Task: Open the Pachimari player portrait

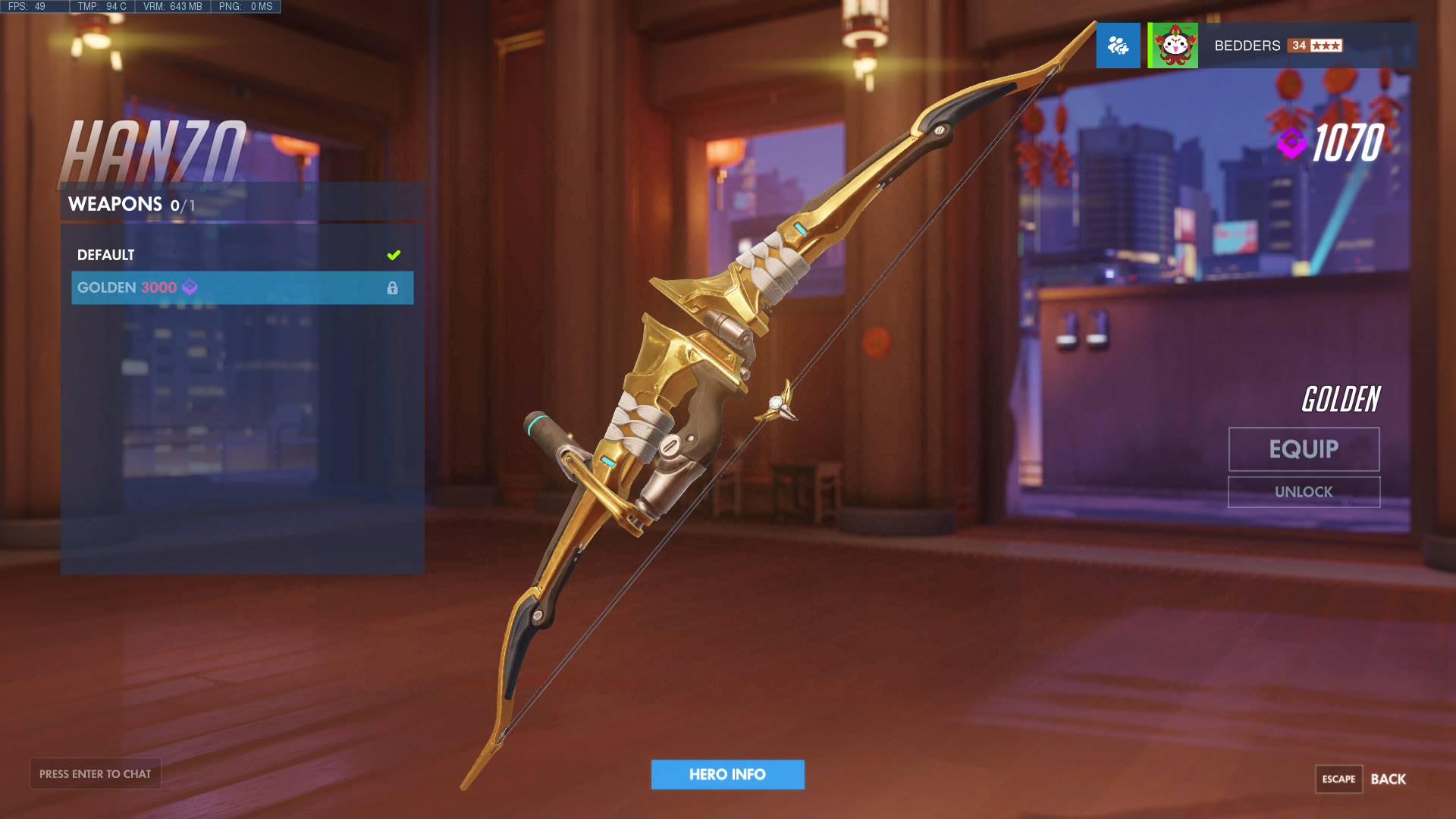Action: tap(1172, 45)
